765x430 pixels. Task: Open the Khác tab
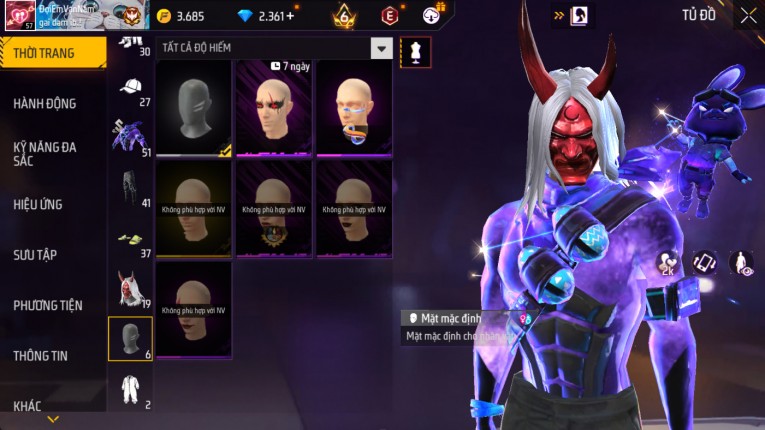pos(28,405)
